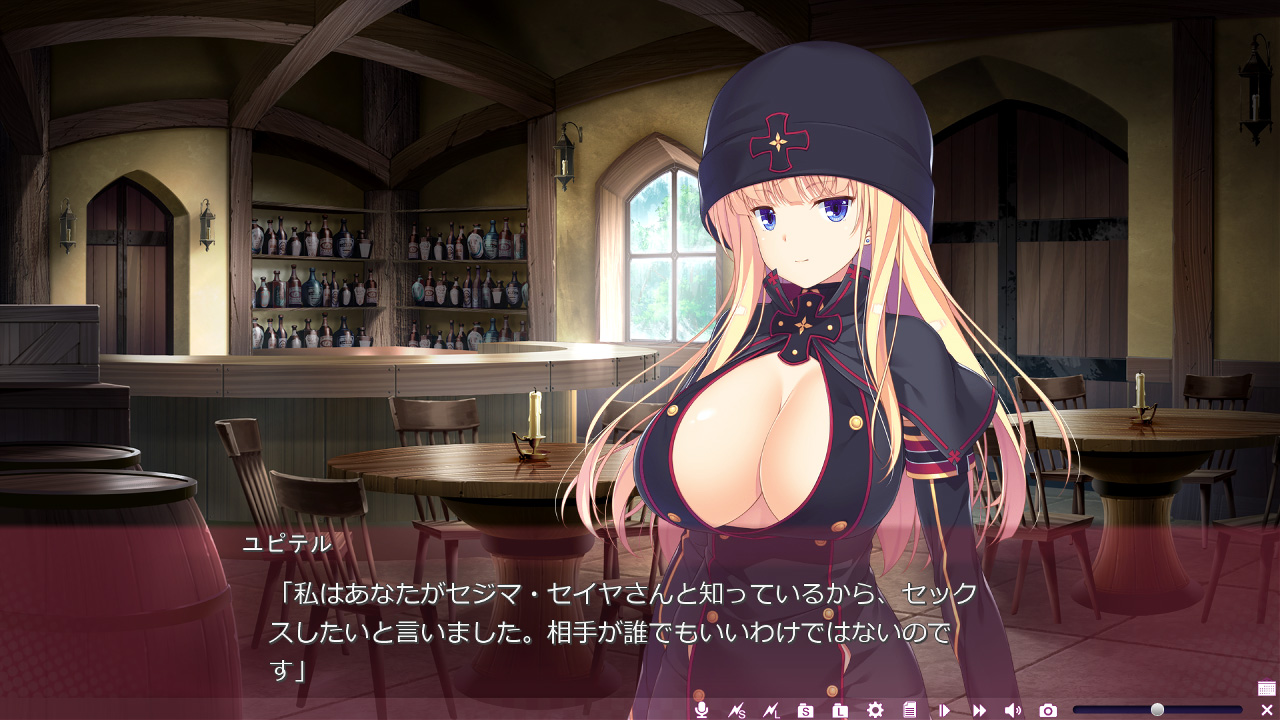
Task: Quick load using the lightning L icon
Action: point(771,710)
